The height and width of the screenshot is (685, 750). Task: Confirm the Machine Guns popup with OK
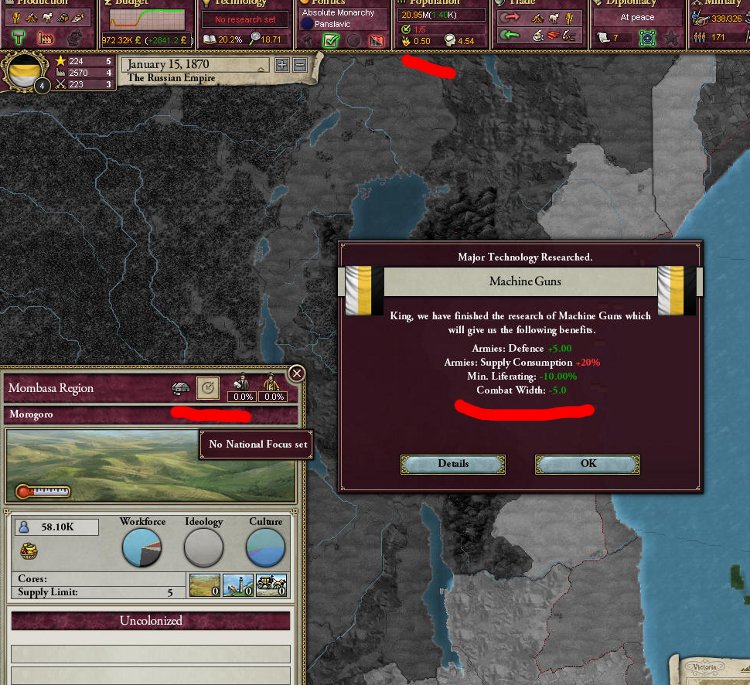(587, 464)
